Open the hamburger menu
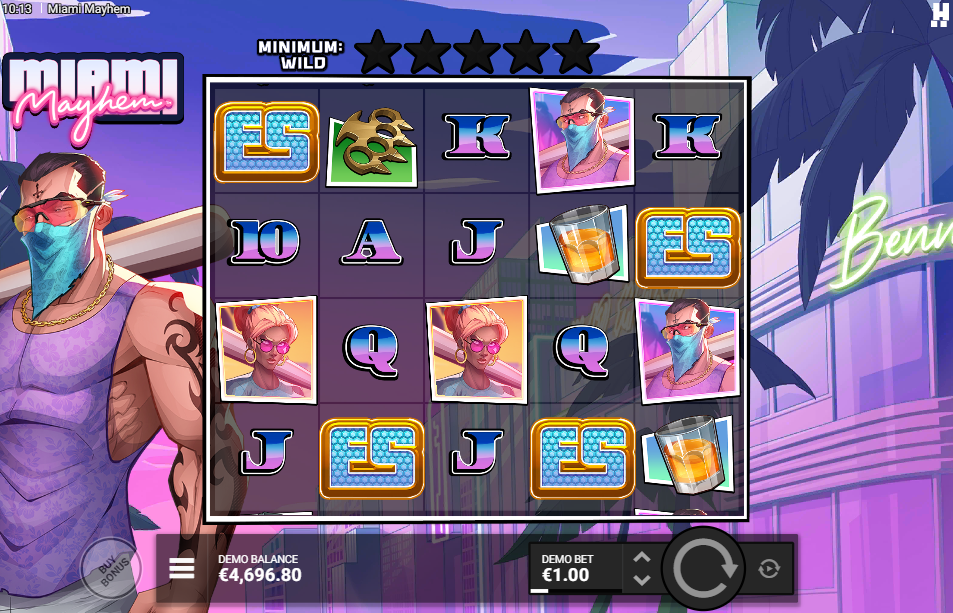This screenshot has width=953, height=613. pos(181,569)
